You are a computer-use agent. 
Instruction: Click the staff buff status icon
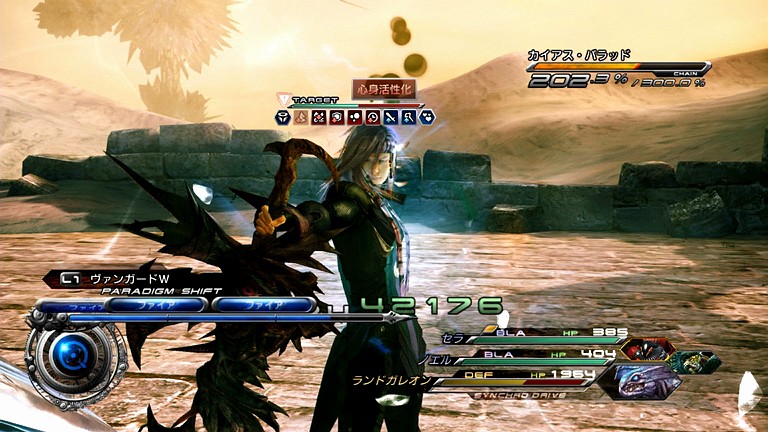coord(408,117)
